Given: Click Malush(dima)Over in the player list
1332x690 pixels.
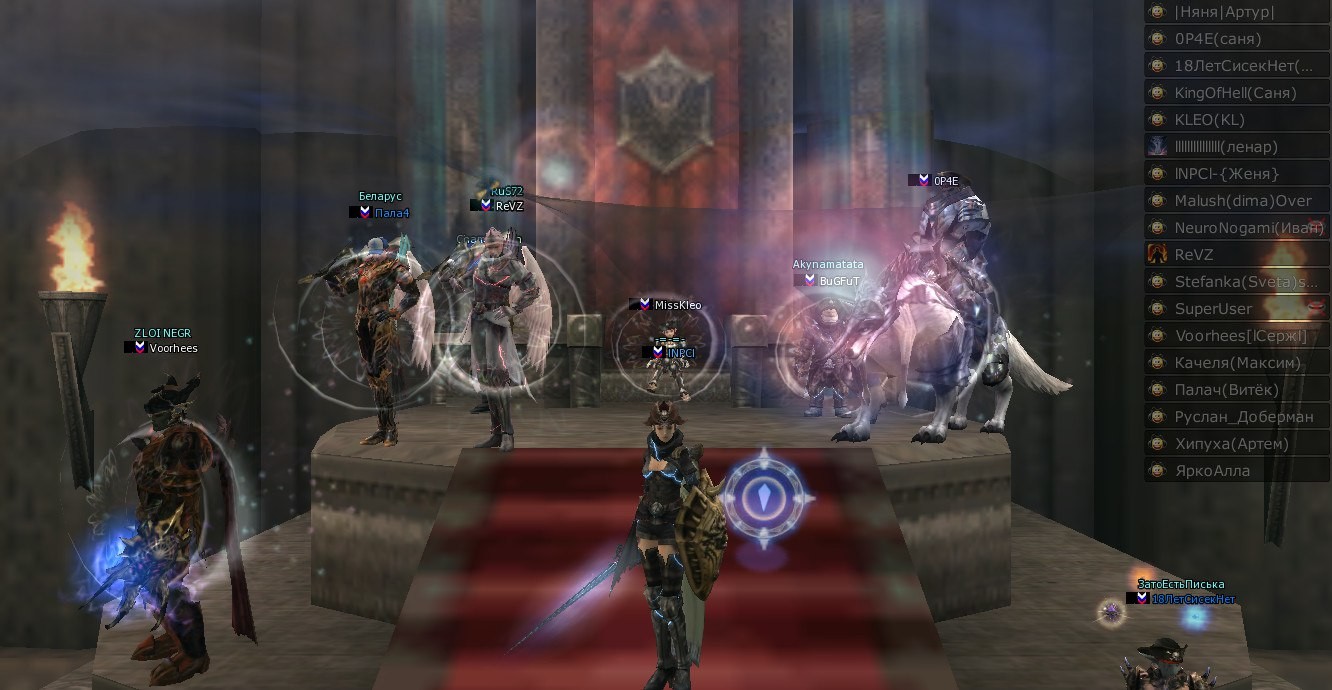Looking at the screenshot, I should [1236, 201].
